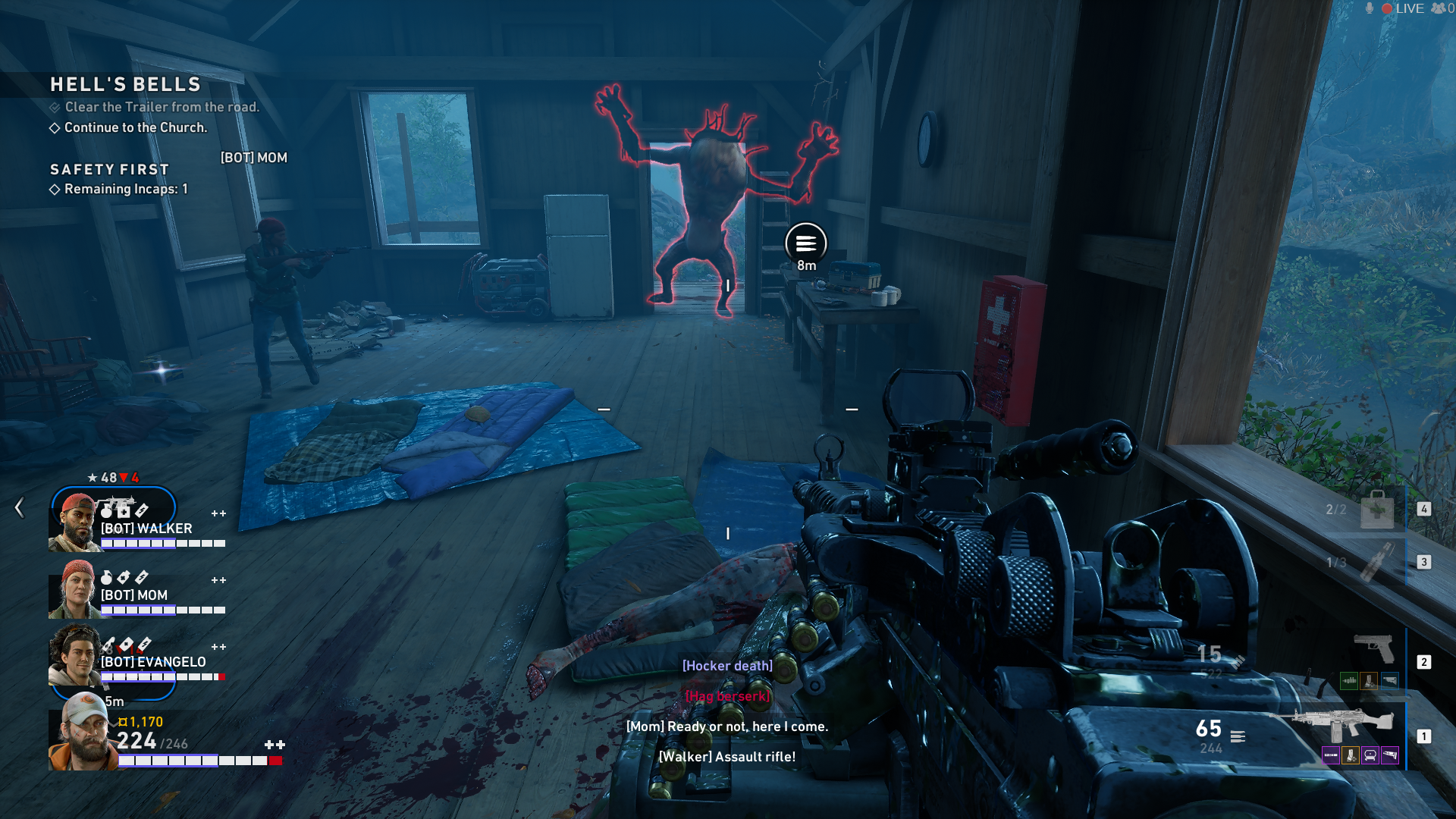Expand the chevron under Evangelo's 5m marker
The image size is (1456, 819).
(x=113, y=725)
